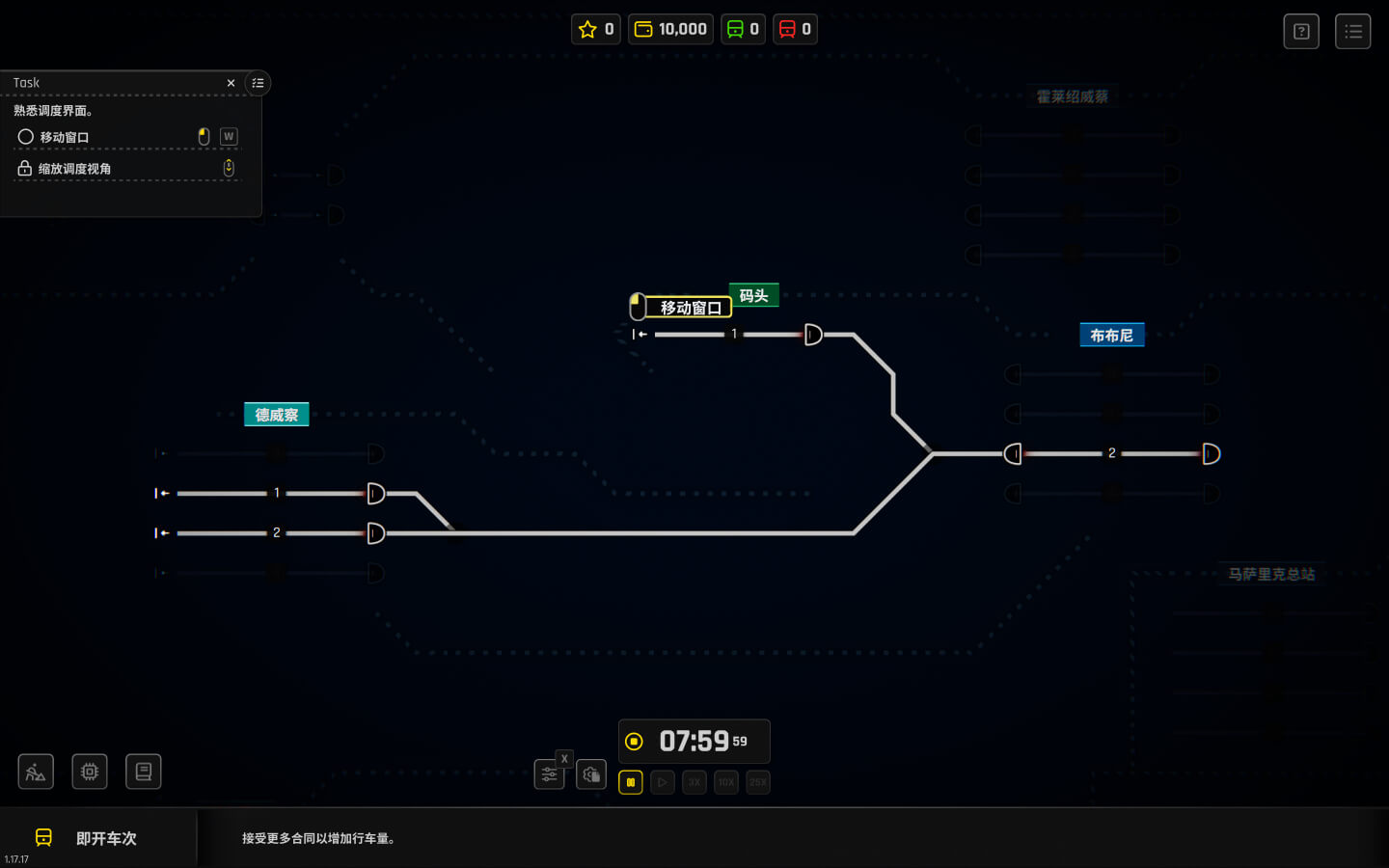Screen dimensions: 1389x868
Task: Click the filter sliders icon near the clock
Action: point(550,773)
